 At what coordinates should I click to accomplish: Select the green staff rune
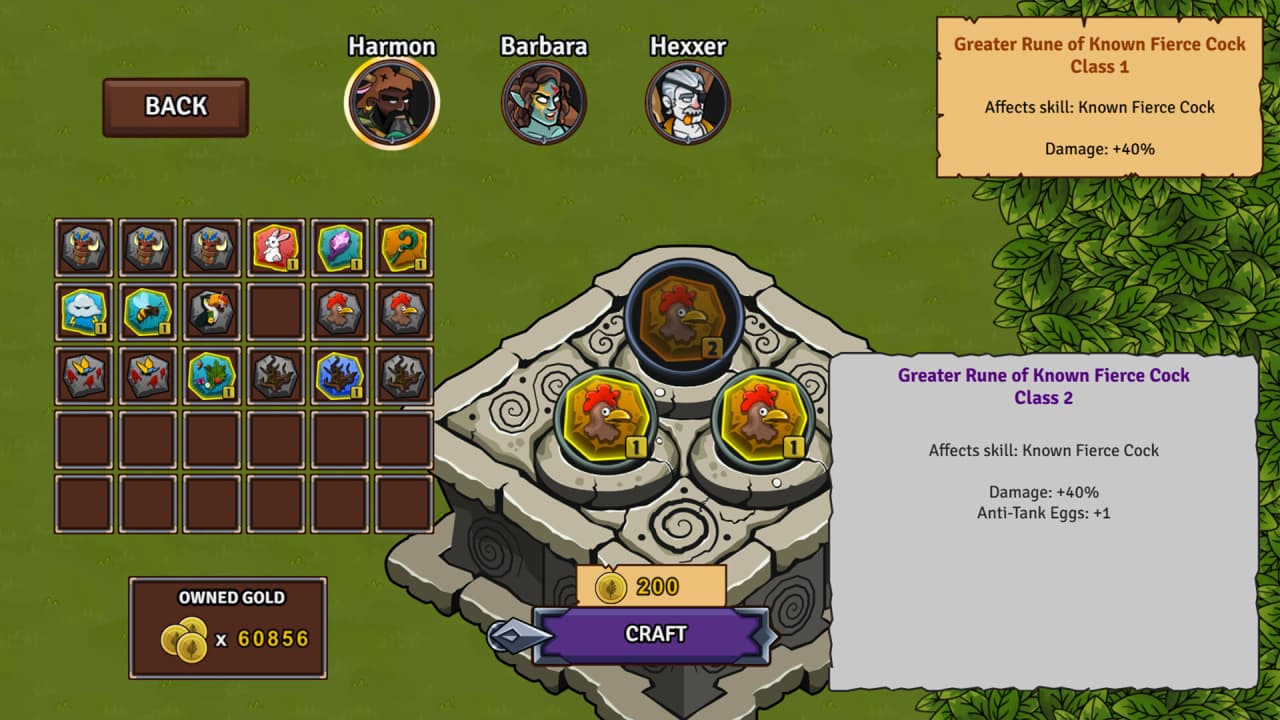coord(404,248)
